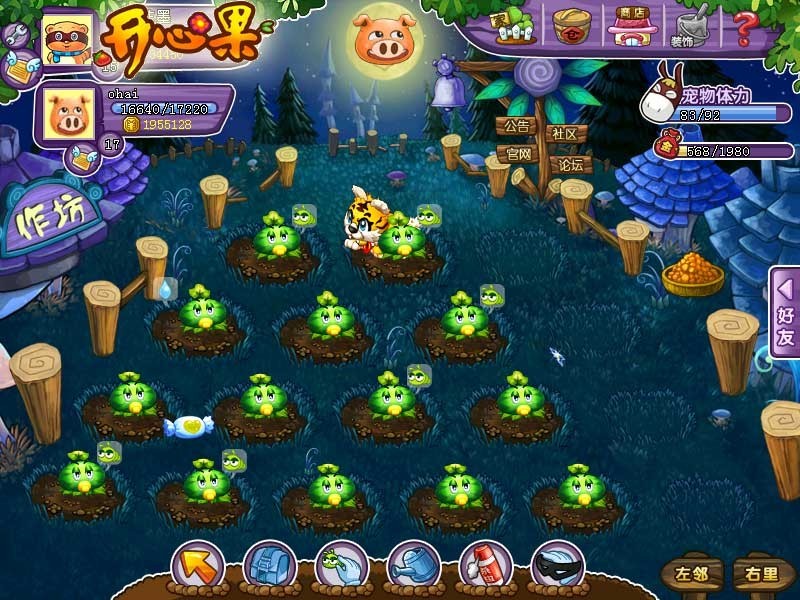This screenshot has width=800, height=600.
Task: Open the warehouse barrel (仓) icon
Action: coord(571,26)
